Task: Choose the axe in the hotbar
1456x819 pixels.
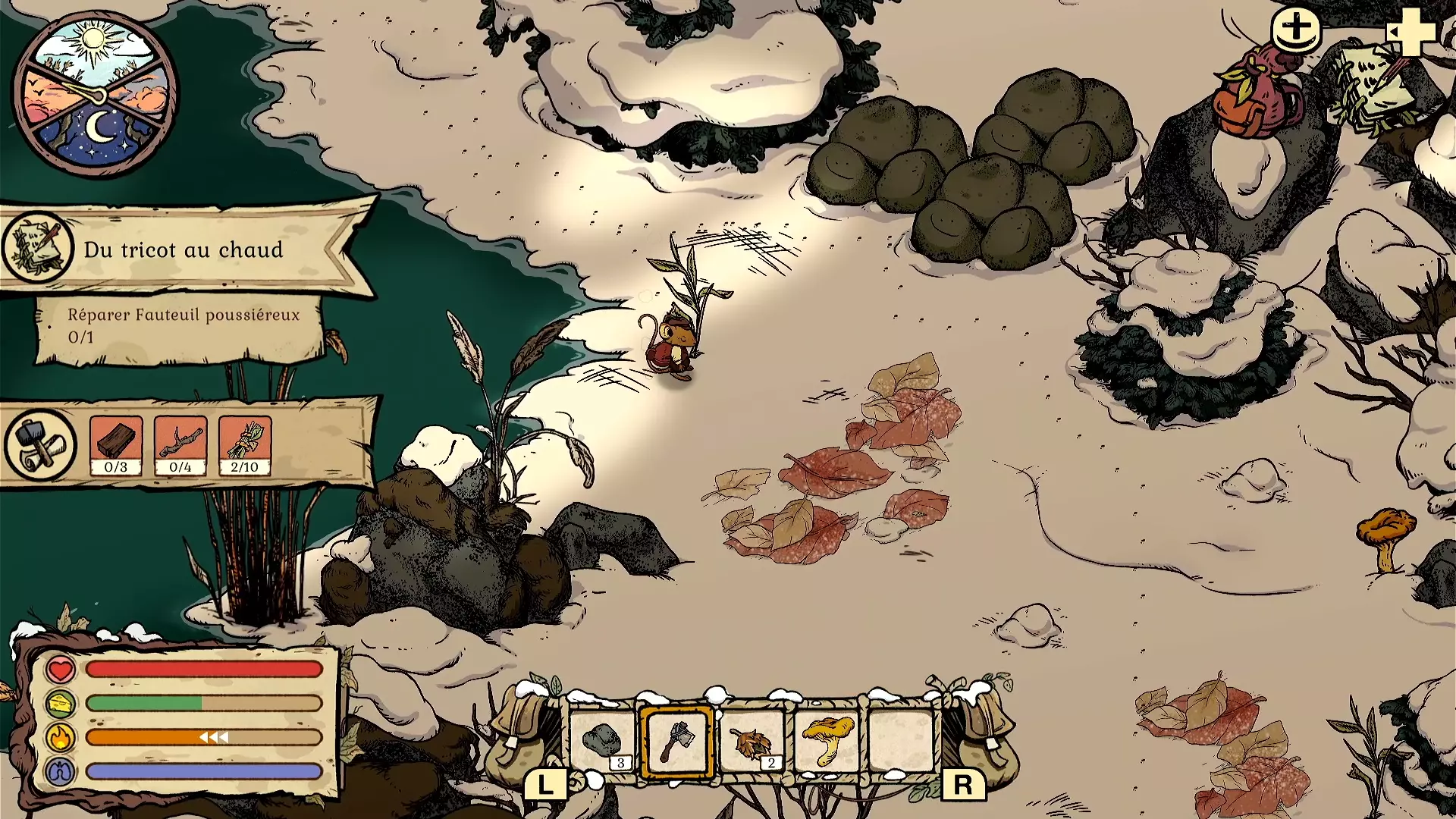Action: [x=676, y=741]
